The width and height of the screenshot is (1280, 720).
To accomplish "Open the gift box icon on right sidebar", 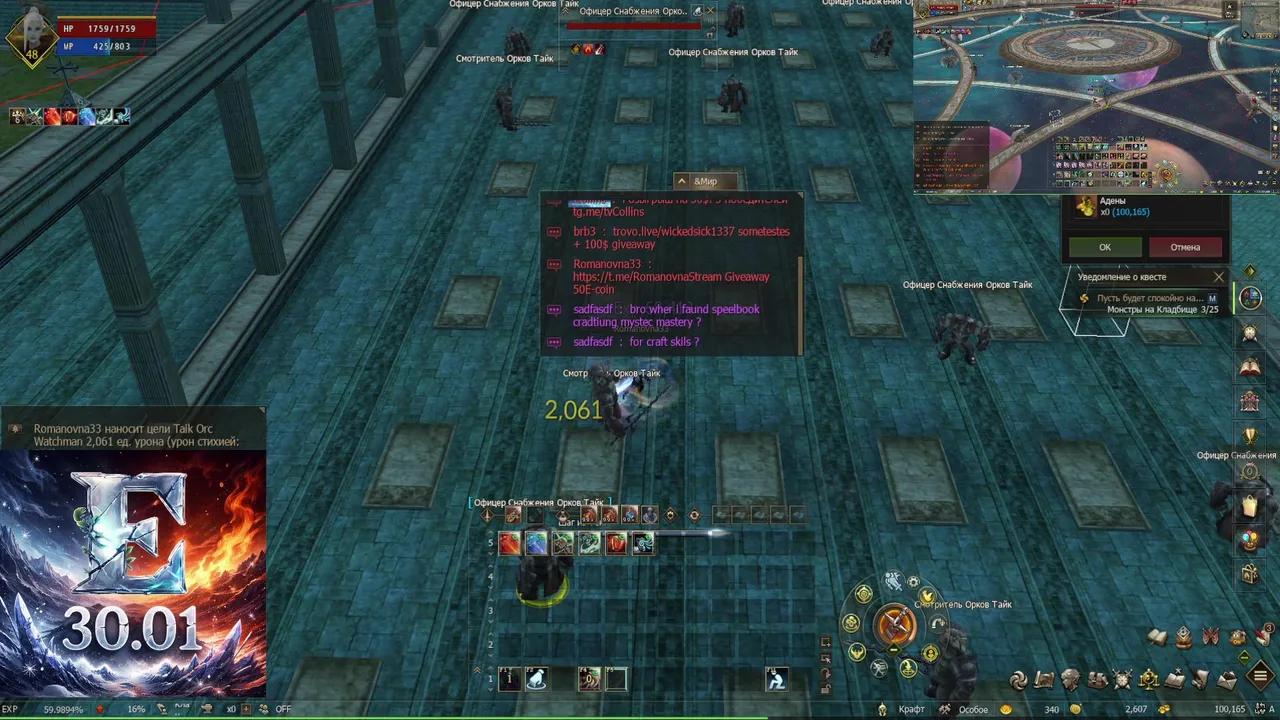I will (x=1251, y=572).
